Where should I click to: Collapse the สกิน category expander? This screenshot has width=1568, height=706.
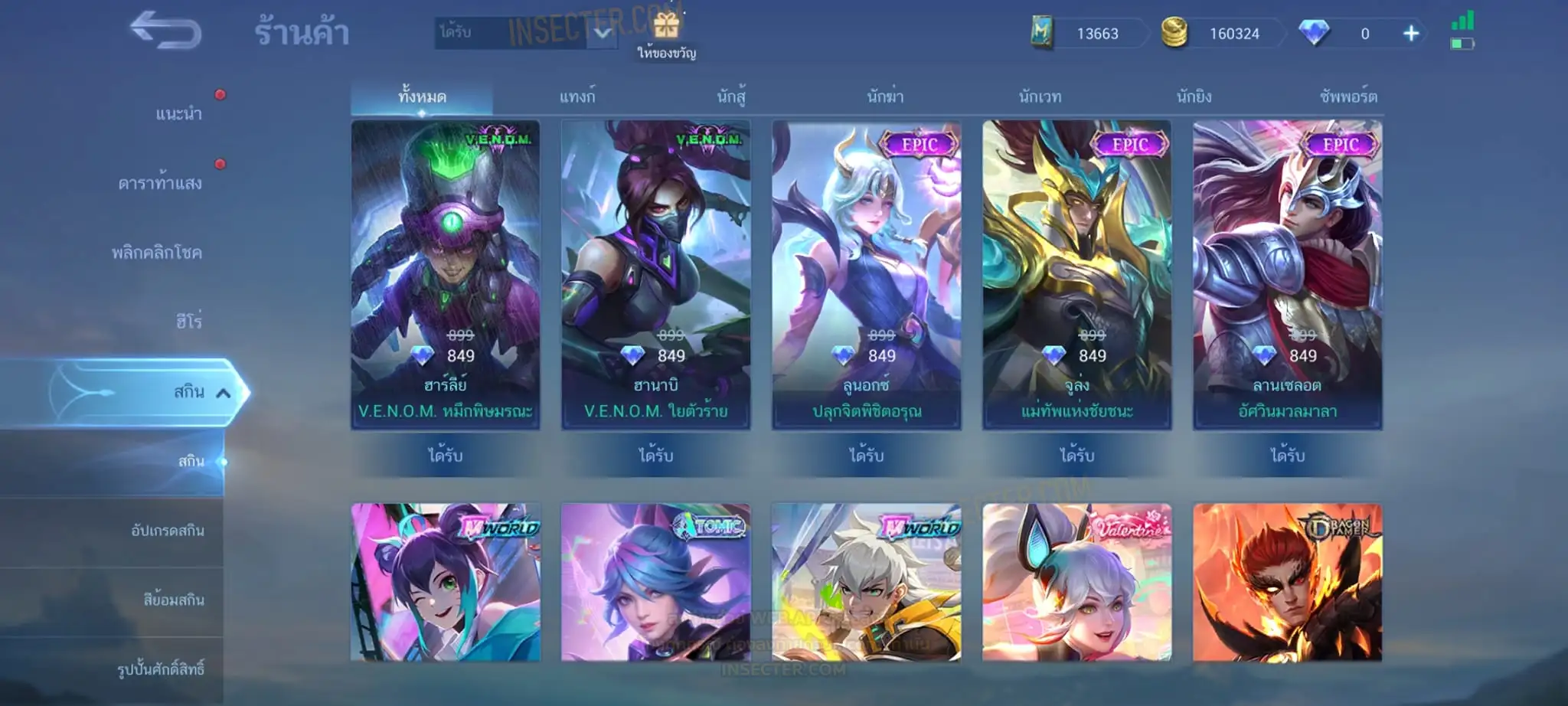click(223, 394)
